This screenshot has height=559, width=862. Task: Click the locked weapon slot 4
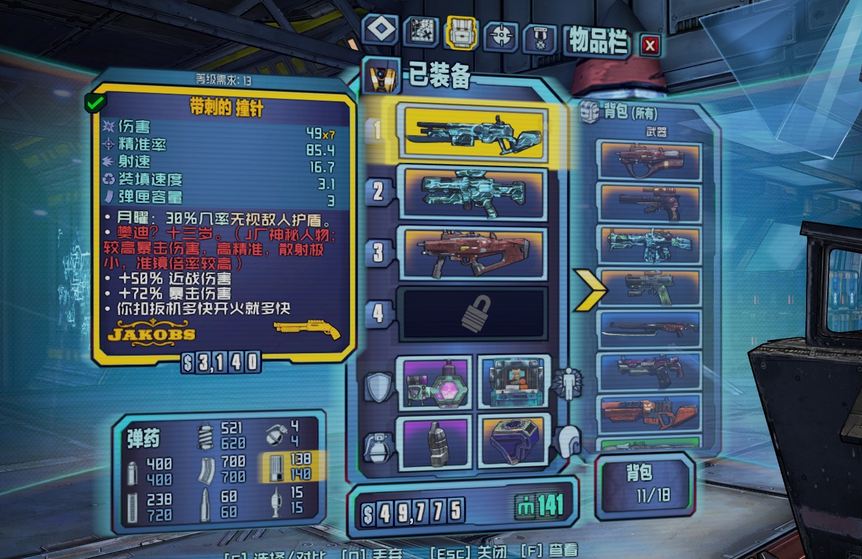[473, 314]
